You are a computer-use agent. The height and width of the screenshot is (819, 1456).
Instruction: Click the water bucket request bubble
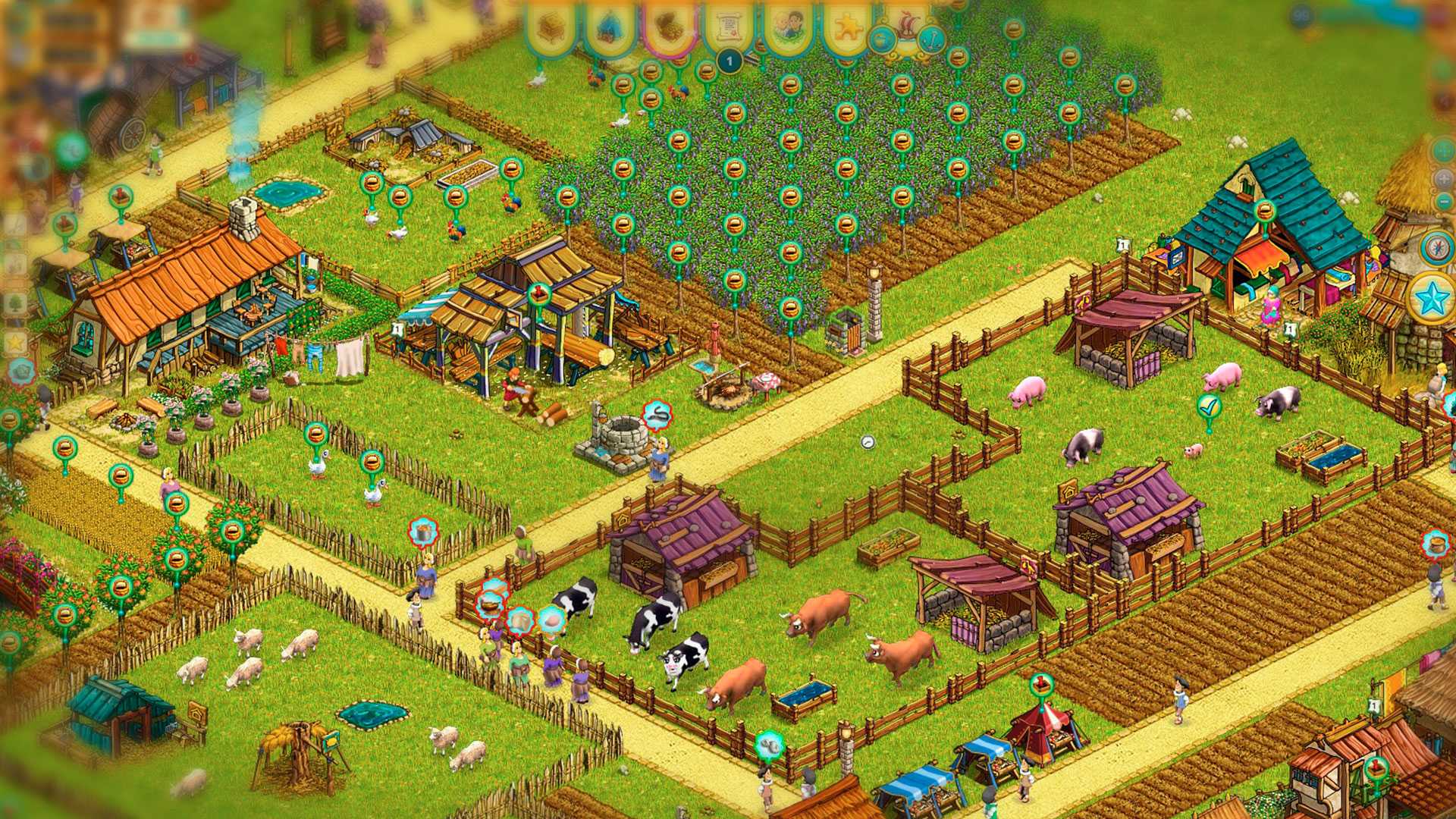(423, 532)
